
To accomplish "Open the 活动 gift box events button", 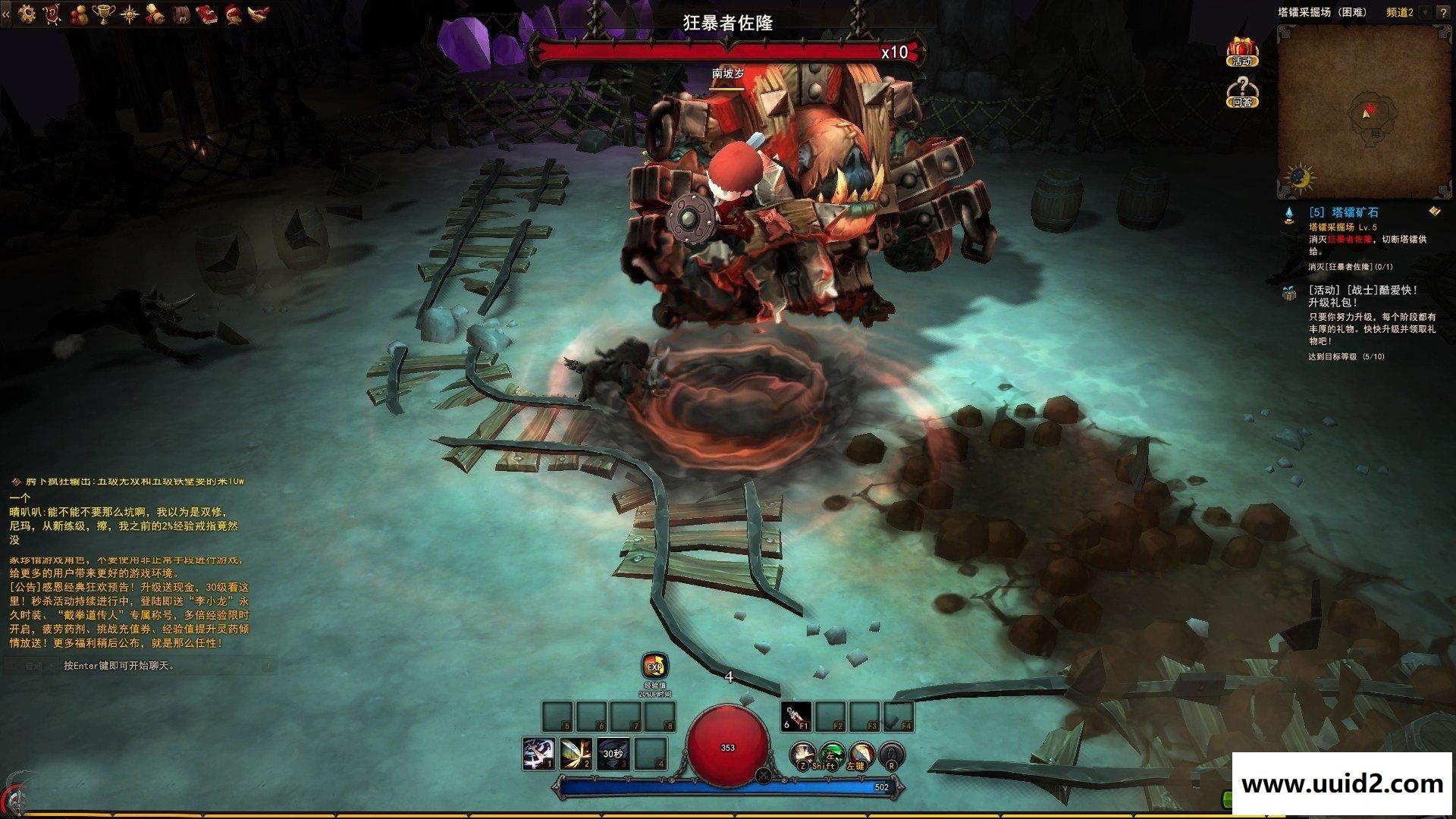I will pos(1242,51).
